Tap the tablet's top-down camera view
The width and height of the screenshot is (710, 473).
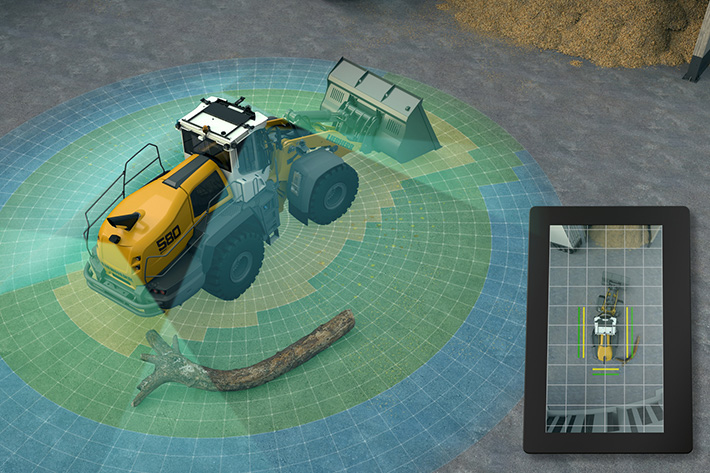pyautogui.click(x=604, y=329)
